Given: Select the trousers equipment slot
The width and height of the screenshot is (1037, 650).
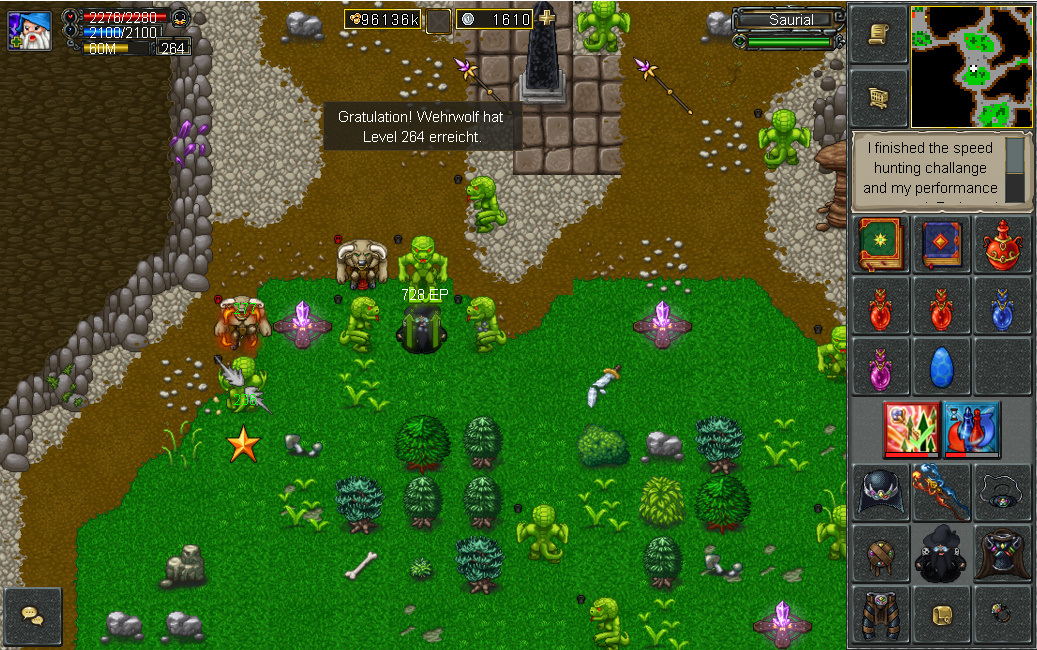Looking at the screenshot, I should click(880, 614).
